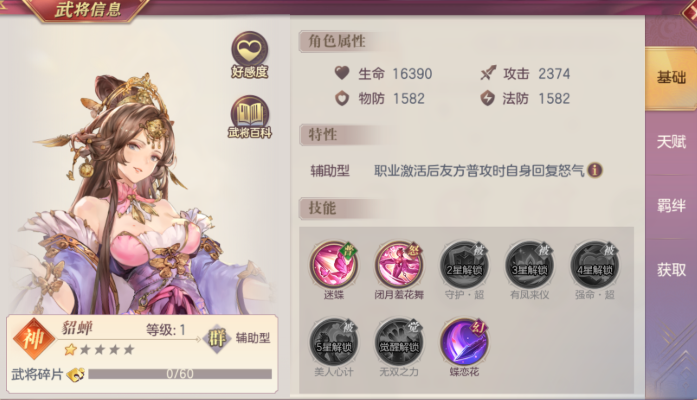The width and height of the screenshot is (697, 400).
Task: Open the 好感度 affinity heart button
Action: click(x=249, y=51)
